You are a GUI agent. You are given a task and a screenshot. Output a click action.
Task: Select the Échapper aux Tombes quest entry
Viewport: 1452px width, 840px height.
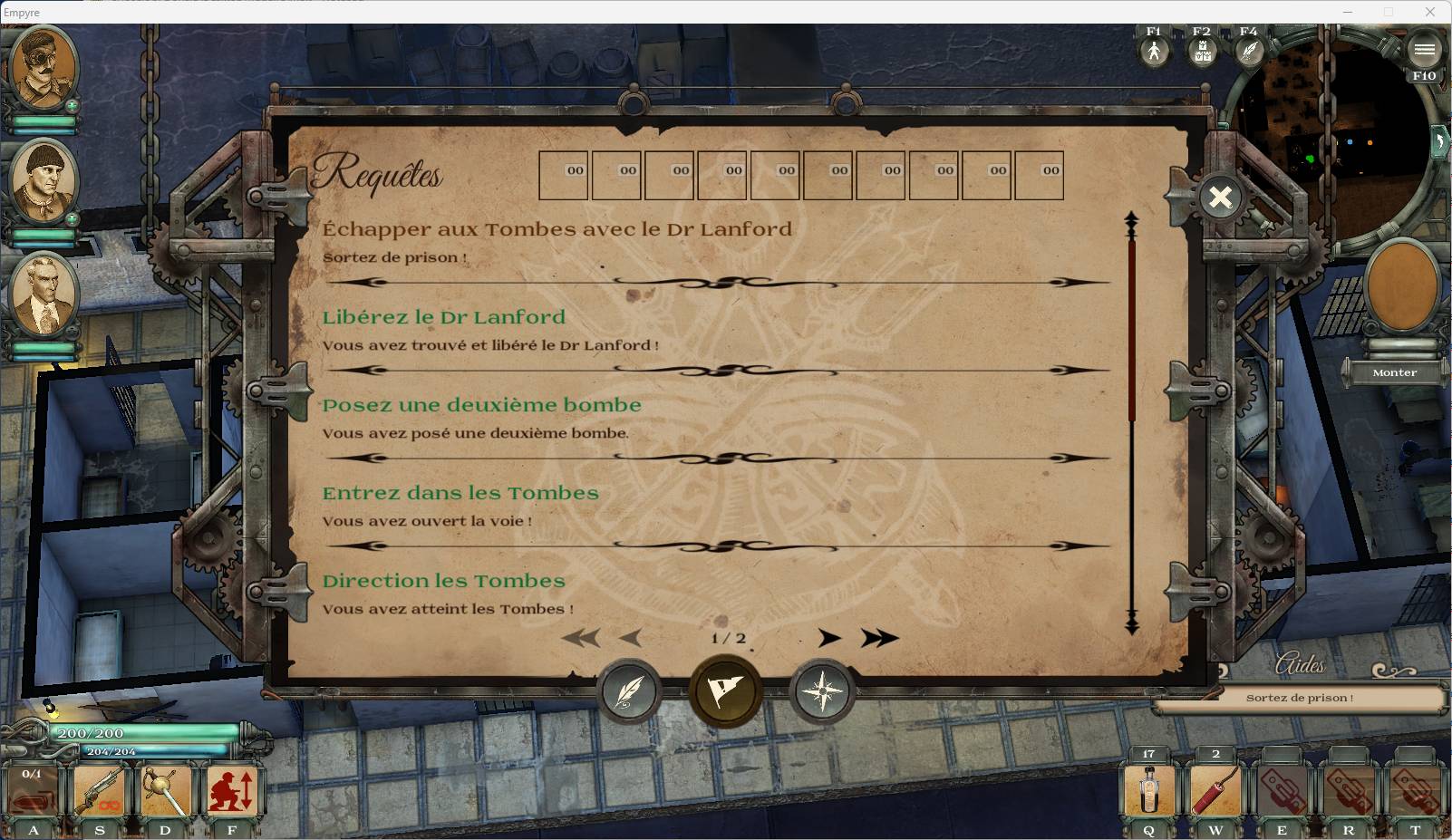pos(557,229)
